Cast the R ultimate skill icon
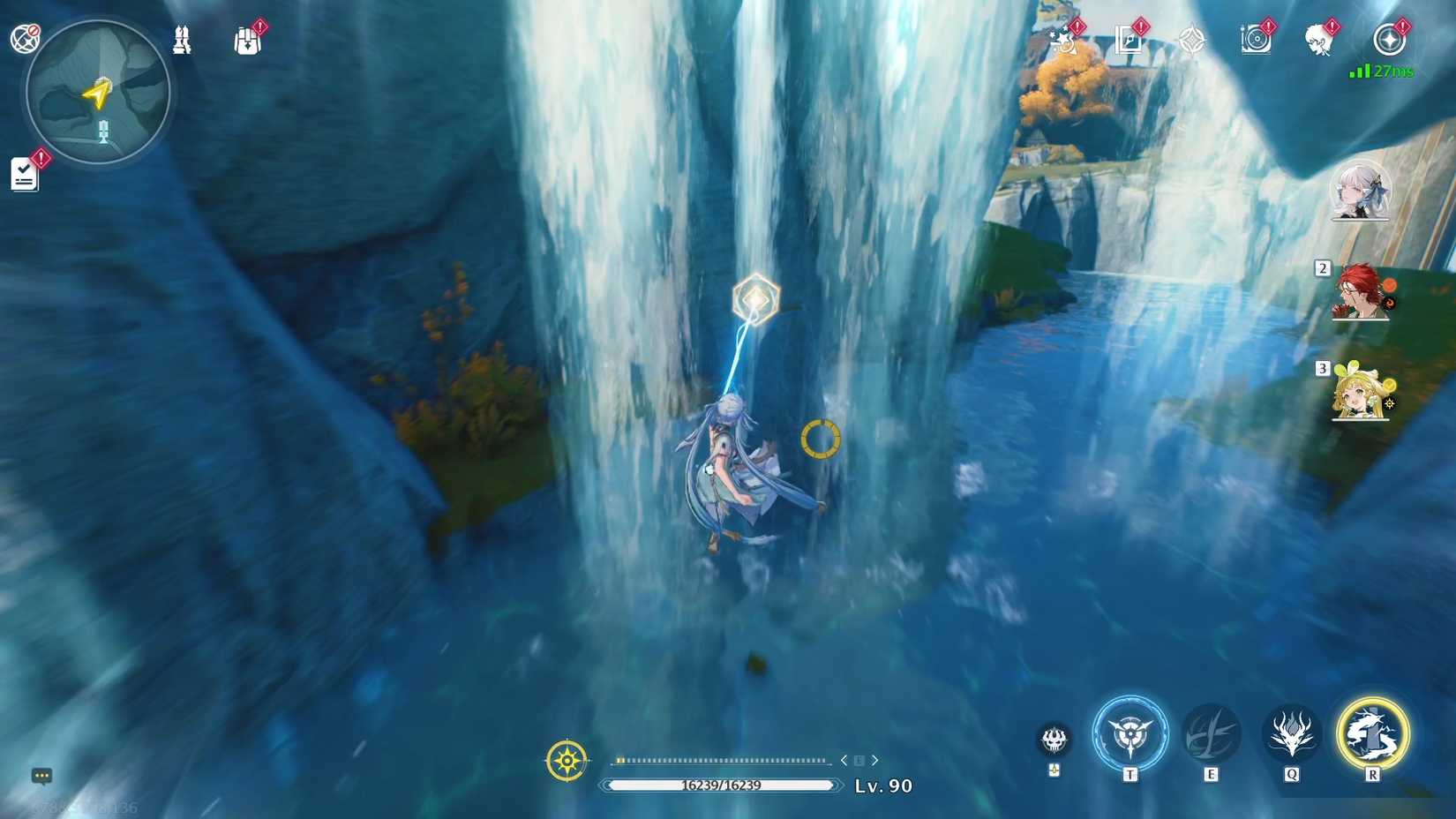 pos(1373,734)
